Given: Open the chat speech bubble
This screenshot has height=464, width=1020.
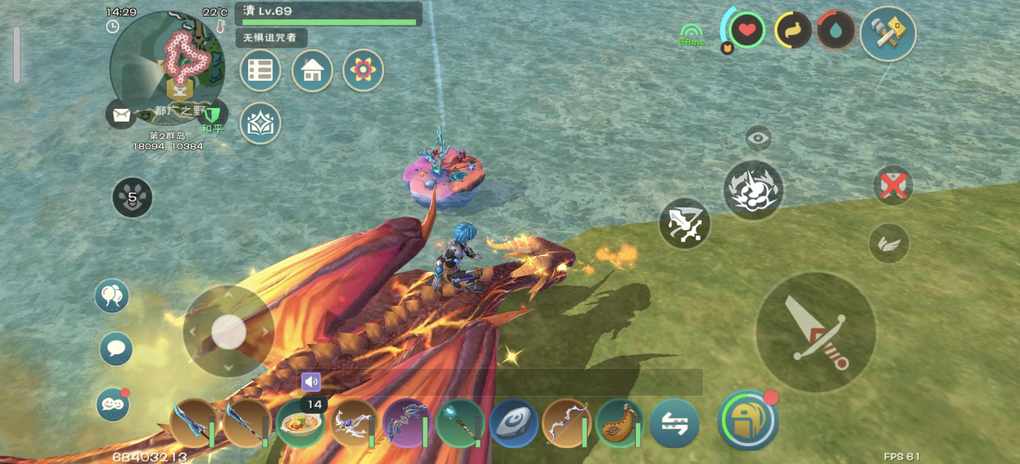Looking at the screenshot, I should (x=115, y=348).
